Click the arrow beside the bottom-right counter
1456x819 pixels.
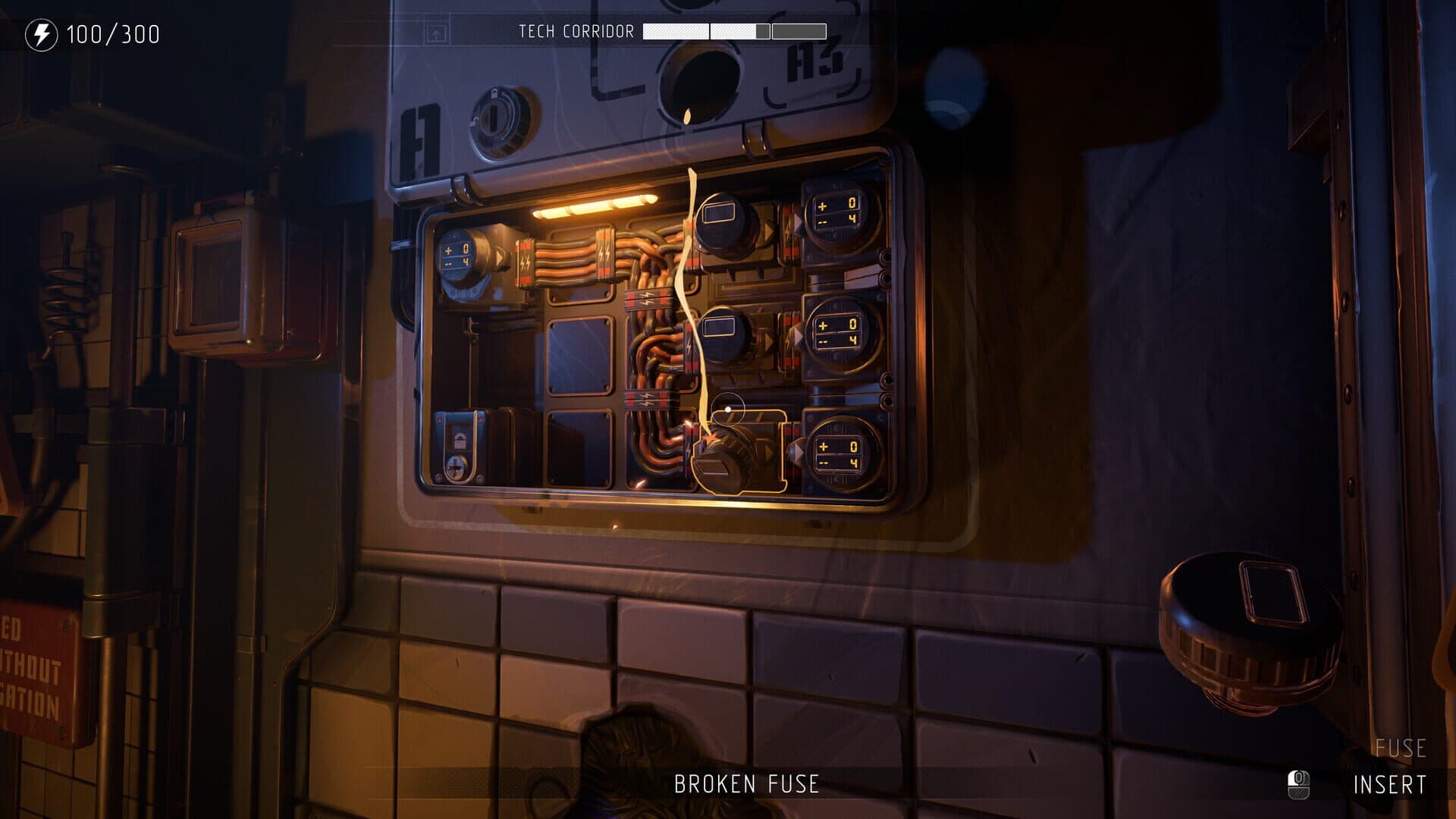(x=796, y=452)
